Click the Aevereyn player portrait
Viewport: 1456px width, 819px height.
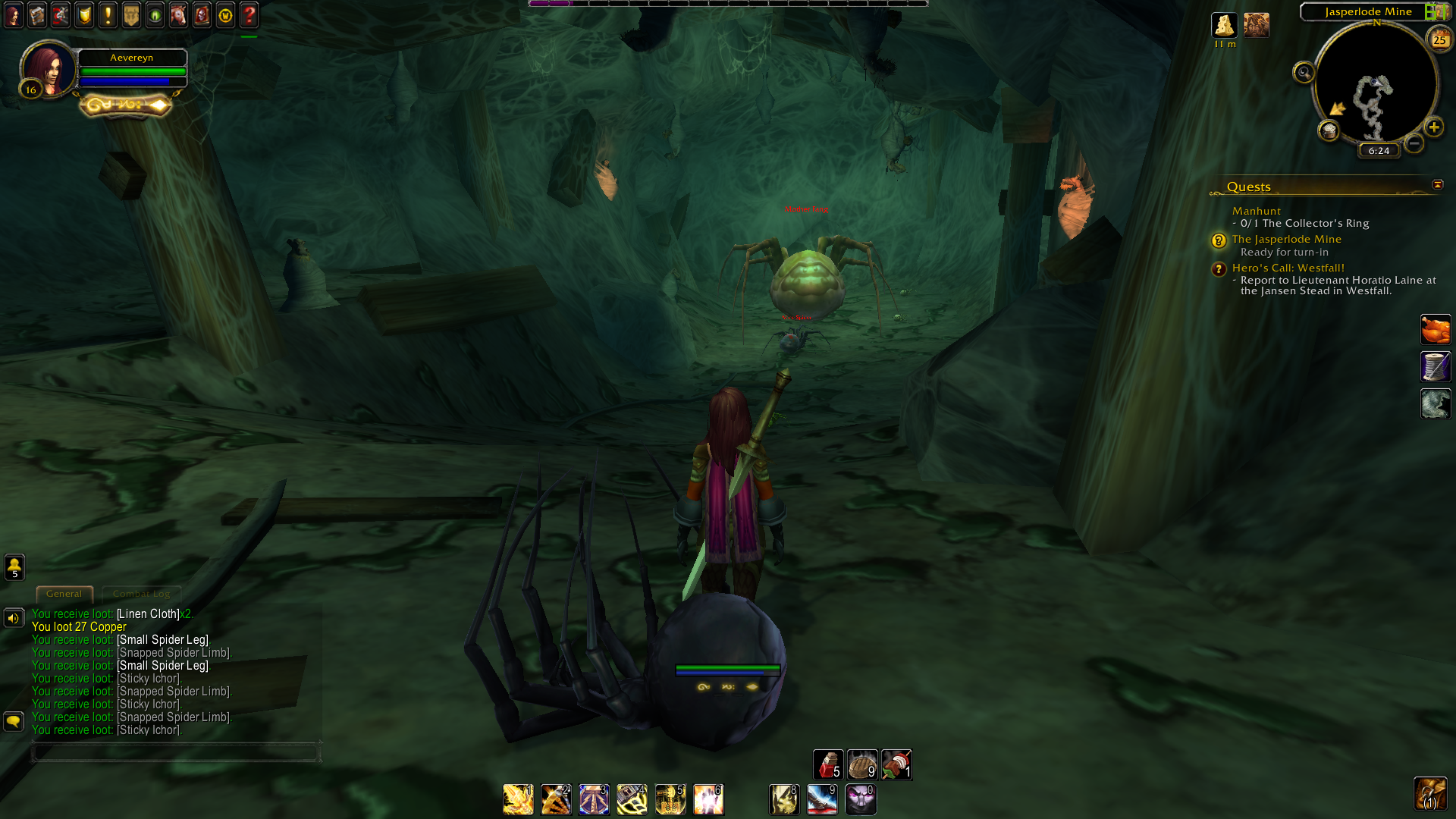pos(49,68)
